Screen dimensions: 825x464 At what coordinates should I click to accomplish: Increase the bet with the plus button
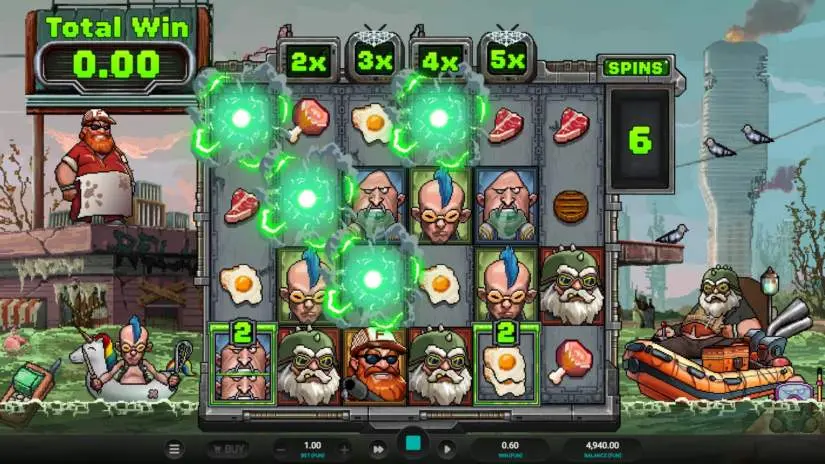[344, 449]
